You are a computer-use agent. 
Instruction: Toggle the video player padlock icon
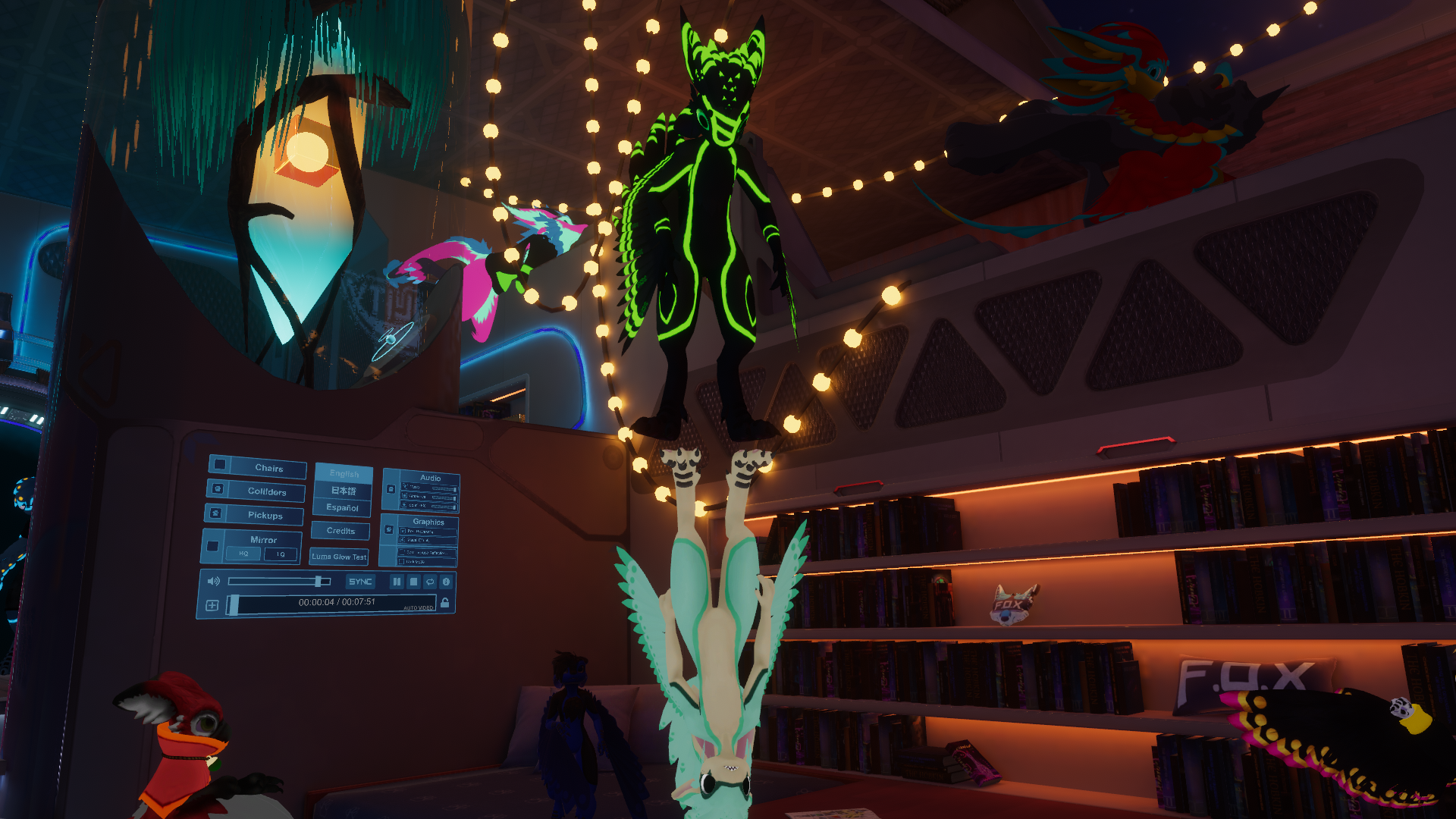(445, 603)
